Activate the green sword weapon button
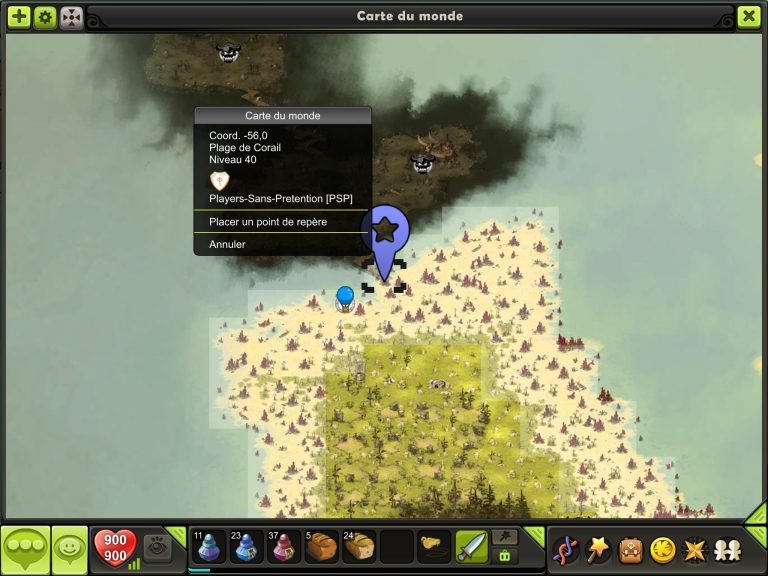Image resolution: width=768 pixels, height=576 pixels. (471, 547)
